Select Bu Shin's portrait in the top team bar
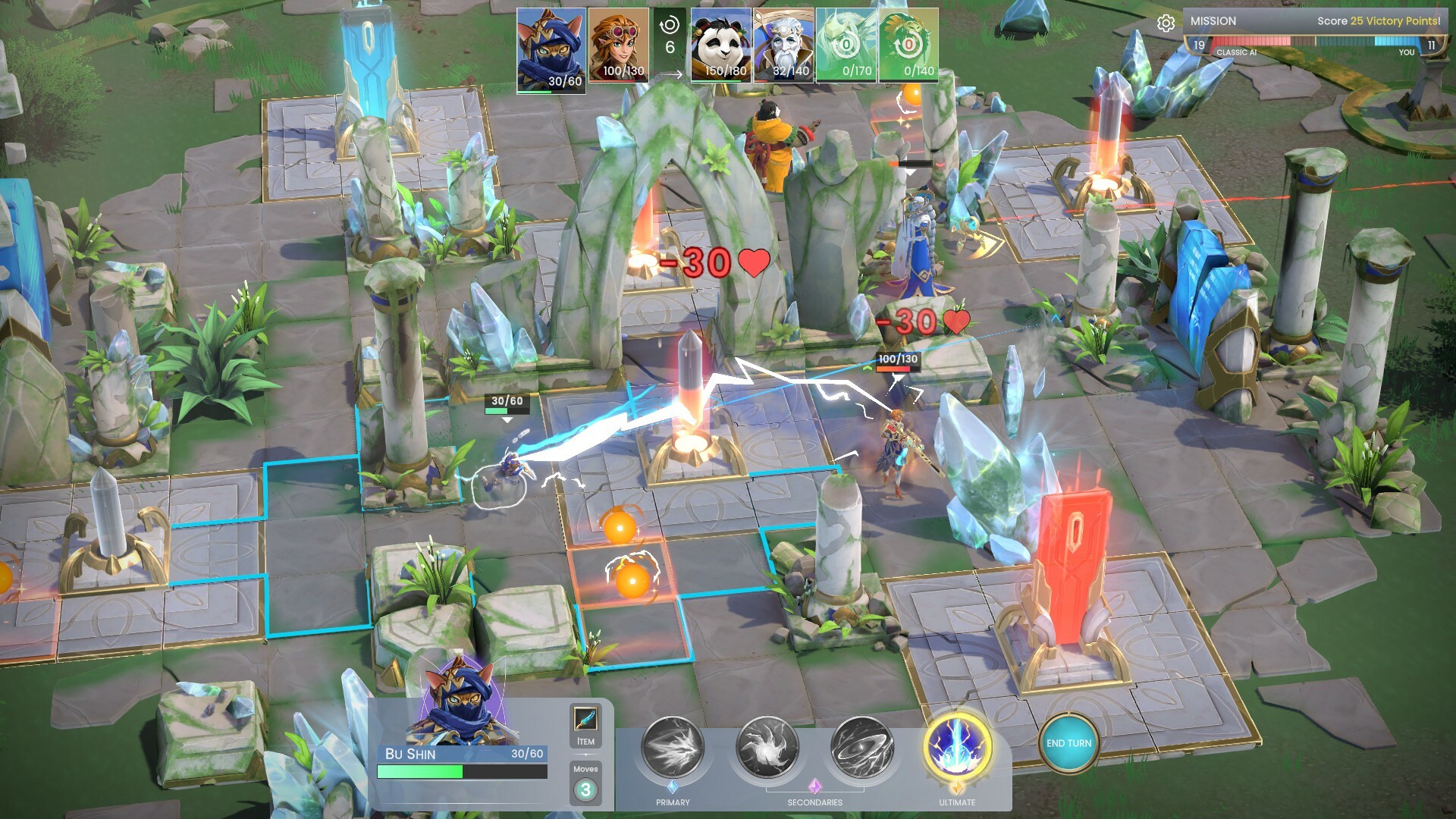Image resolution: width=1456 pixels, height=819 pixels. [x=549, y=45]
